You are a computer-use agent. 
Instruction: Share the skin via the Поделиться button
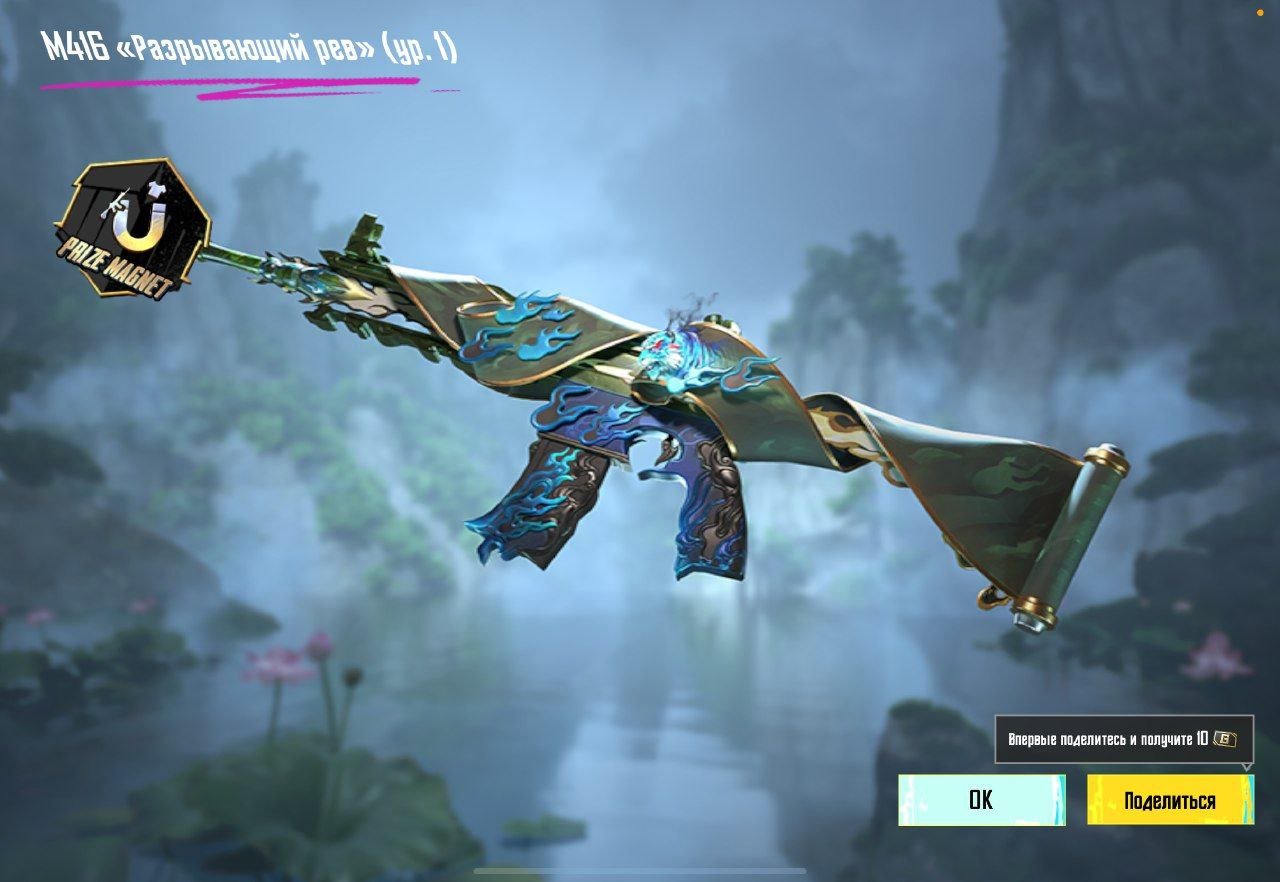coord(1170,800)
